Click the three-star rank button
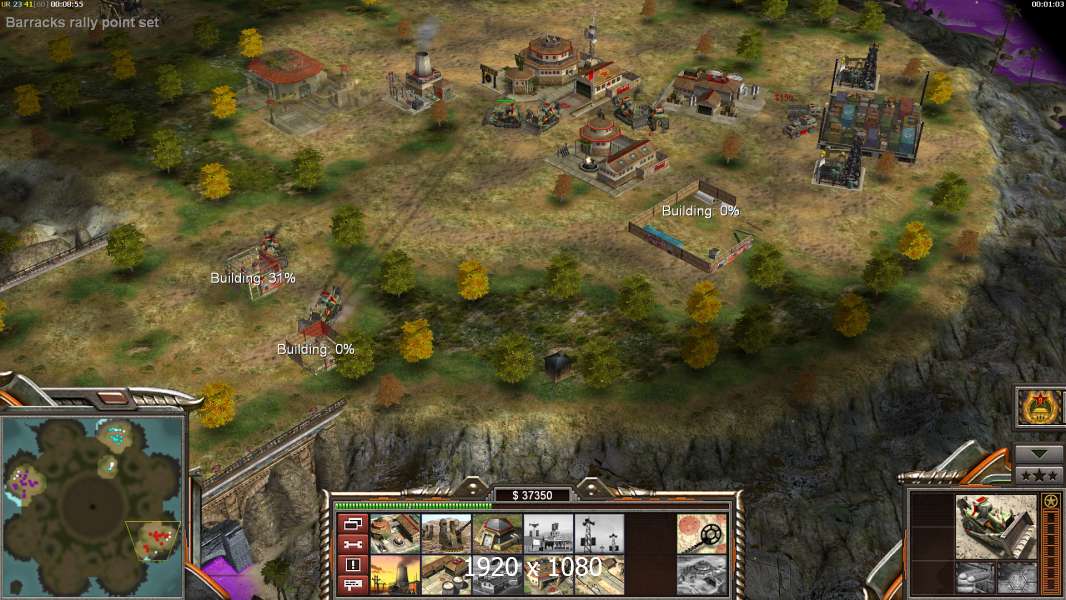 tap(1039, 474)
